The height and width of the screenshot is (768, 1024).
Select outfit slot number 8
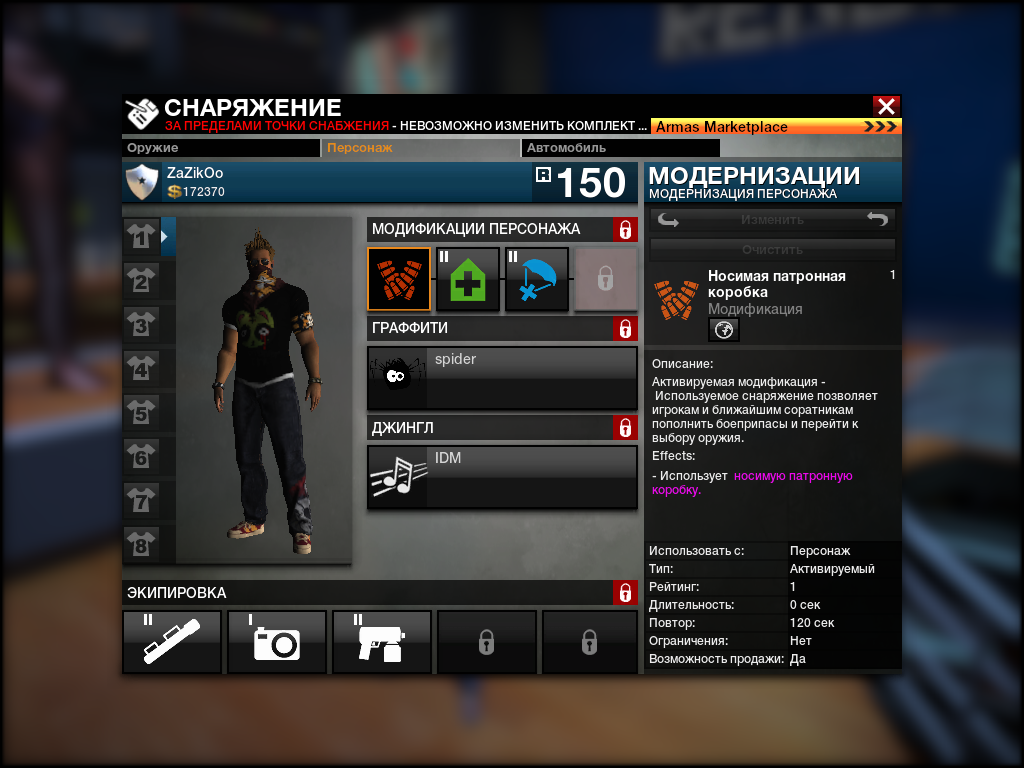[142, 545]
